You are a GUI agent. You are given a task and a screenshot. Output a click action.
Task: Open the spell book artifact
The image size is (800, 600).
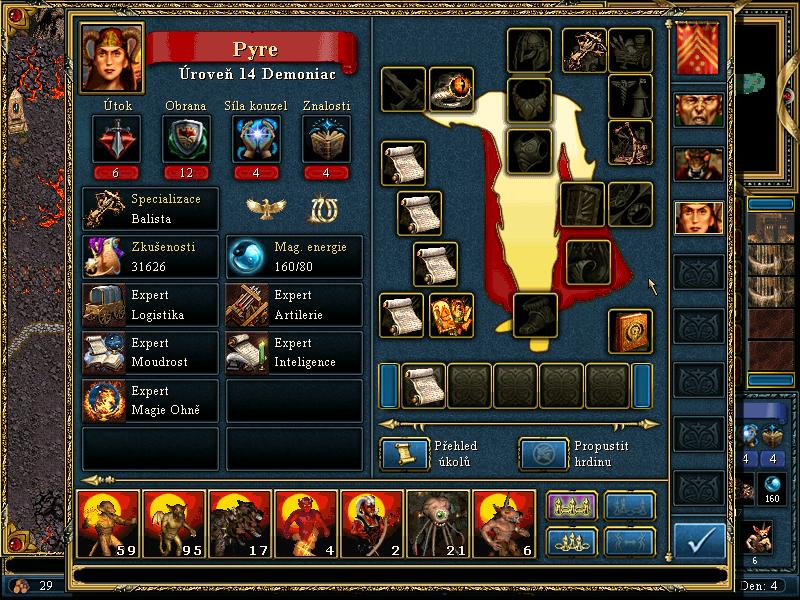(x=631, y=331)
